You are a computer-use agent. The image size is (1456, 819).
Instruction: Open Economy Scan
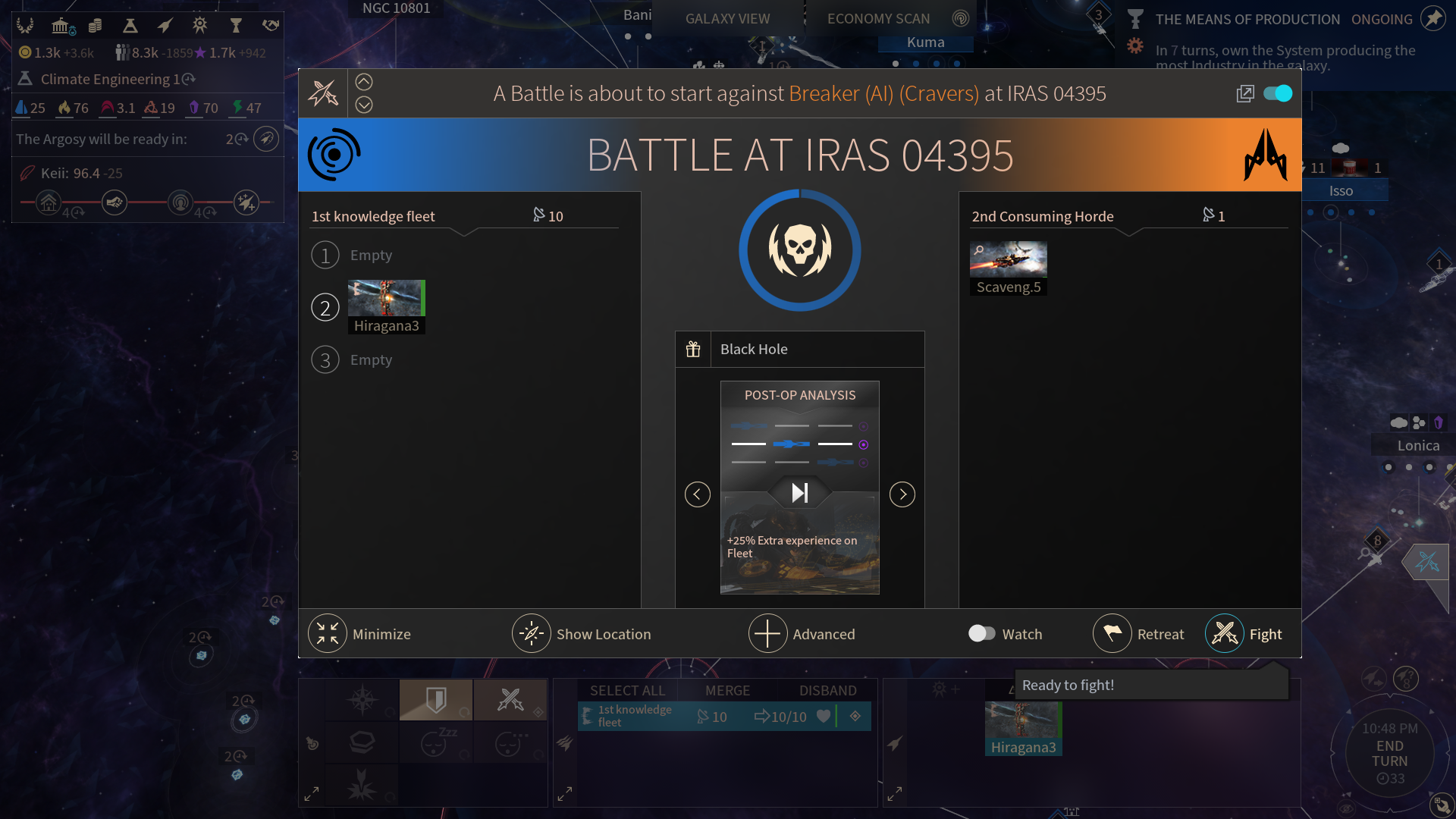tap(878, 18)
